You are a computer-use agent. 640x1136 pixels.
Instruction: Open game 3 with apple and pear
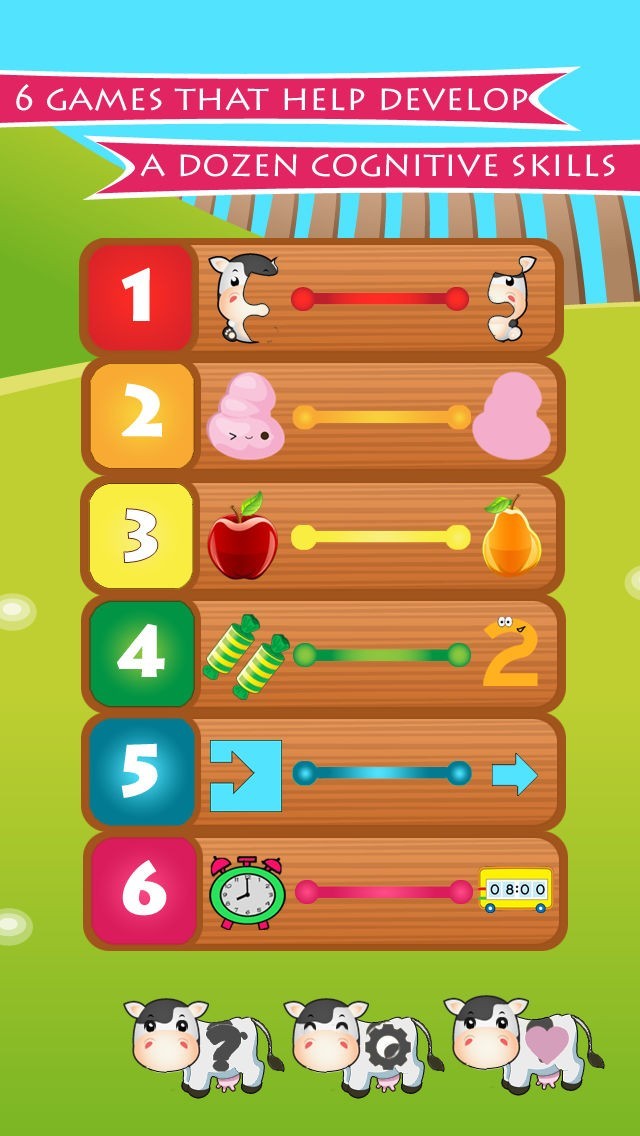[x=322, y=537]
